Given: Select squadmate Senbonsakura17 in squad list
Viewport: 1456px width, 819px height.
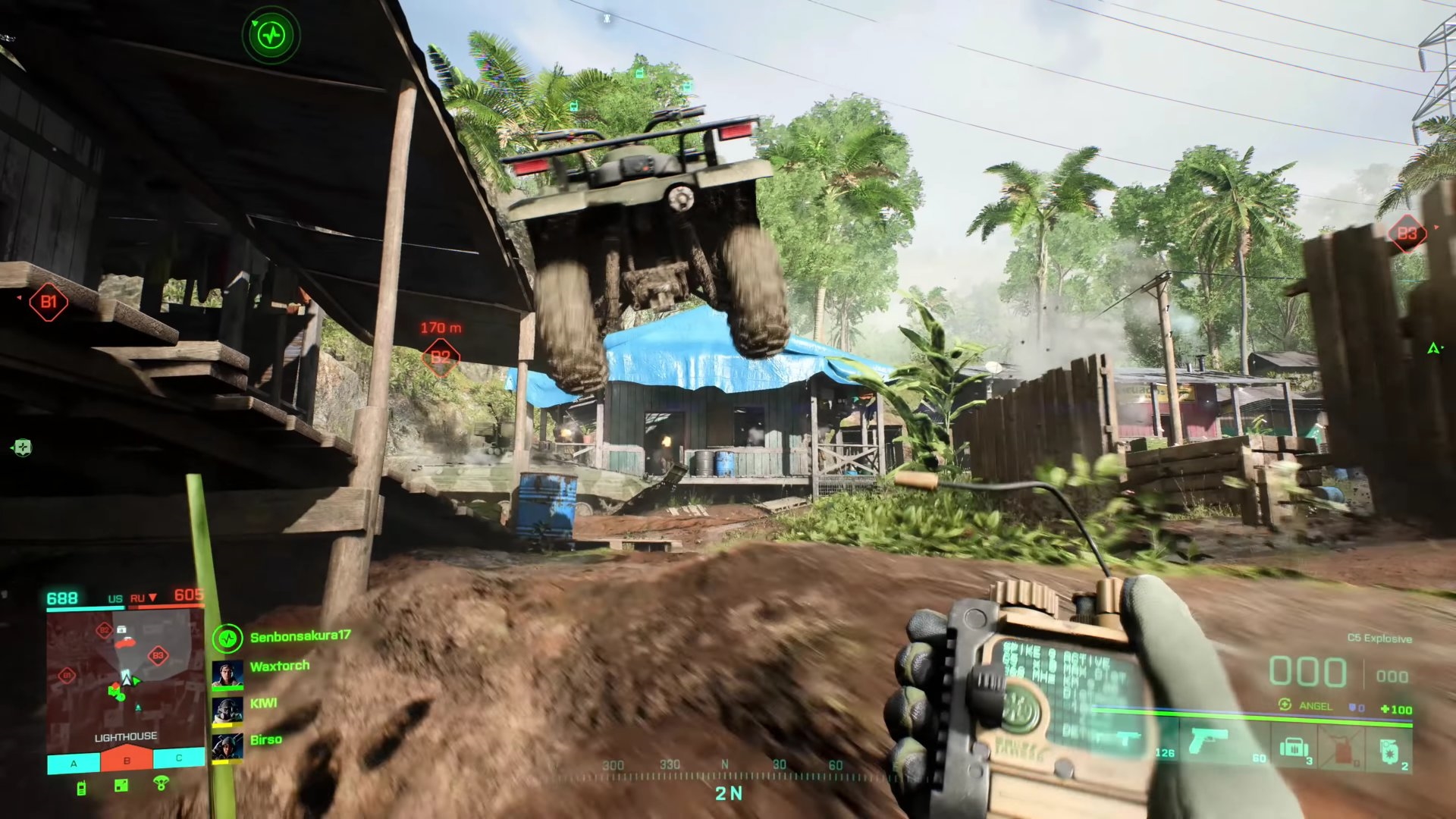Looking at the screenshot, I should coord(300,637).
